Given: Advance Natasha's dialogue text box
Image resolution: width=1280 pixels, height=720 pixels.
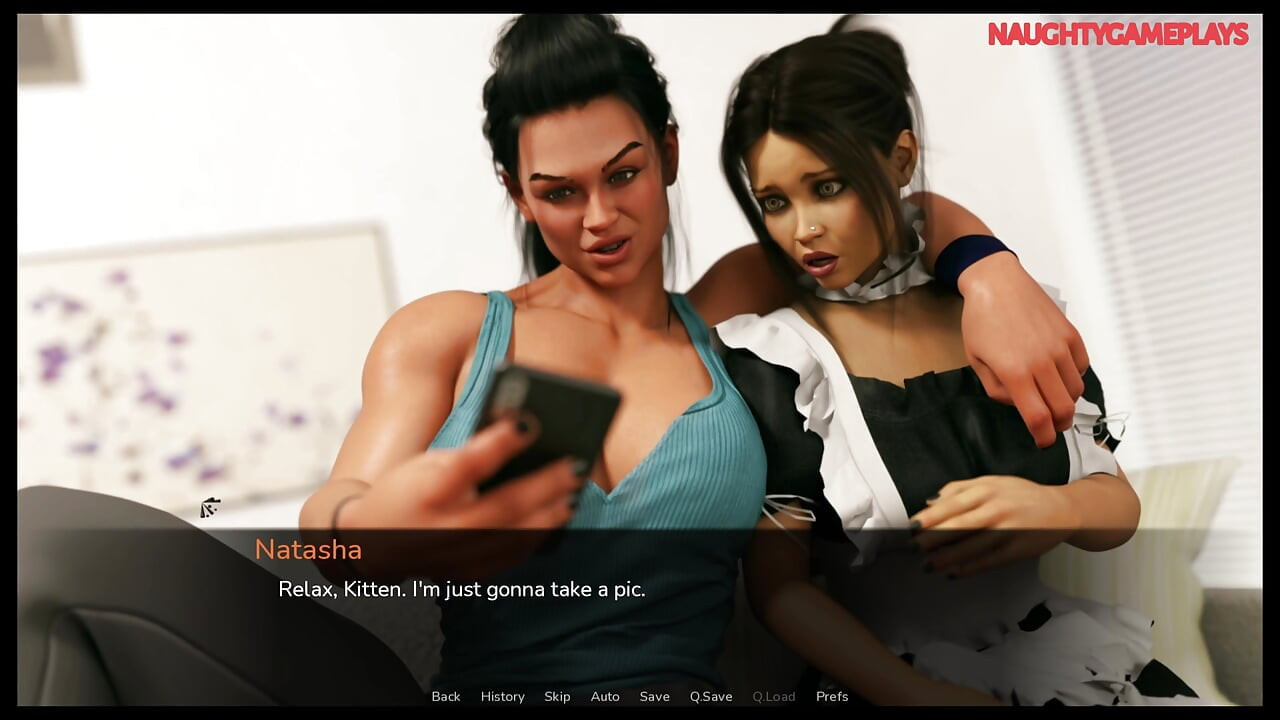Looking at the screenshot, I should [x=640, y=600].
